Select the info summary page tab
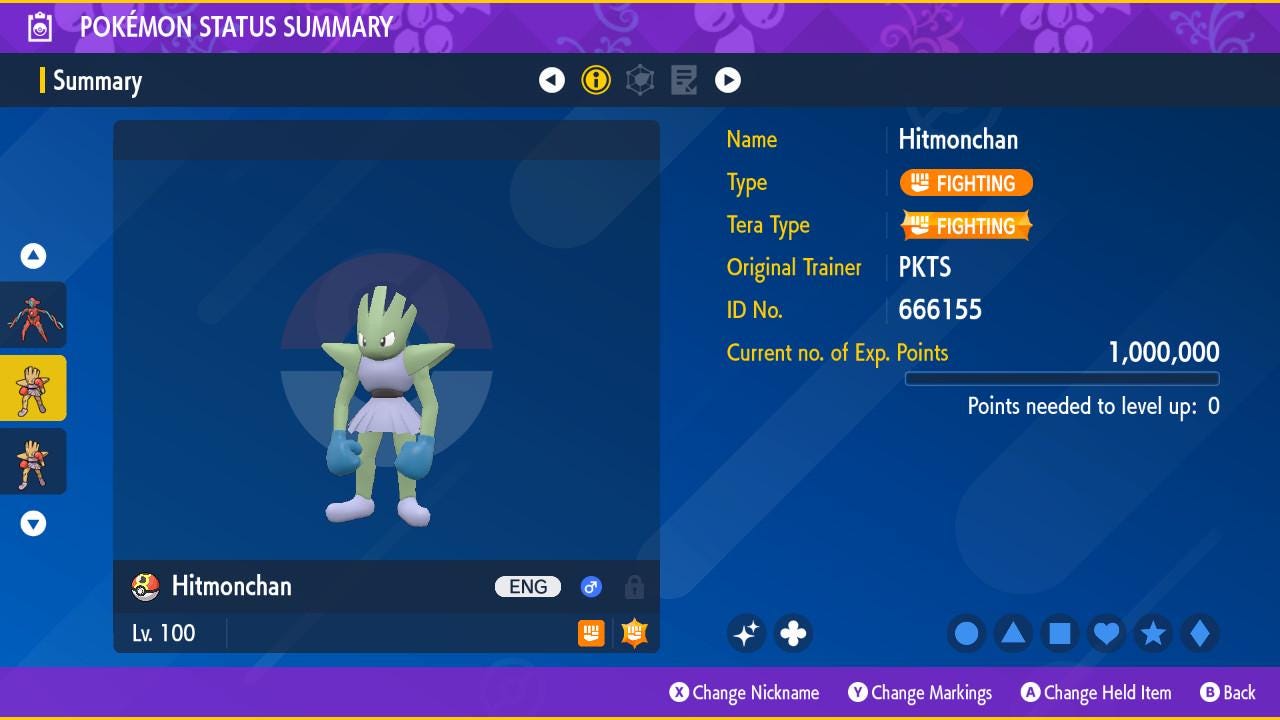The image size is (1280, 720). point(596,80)
